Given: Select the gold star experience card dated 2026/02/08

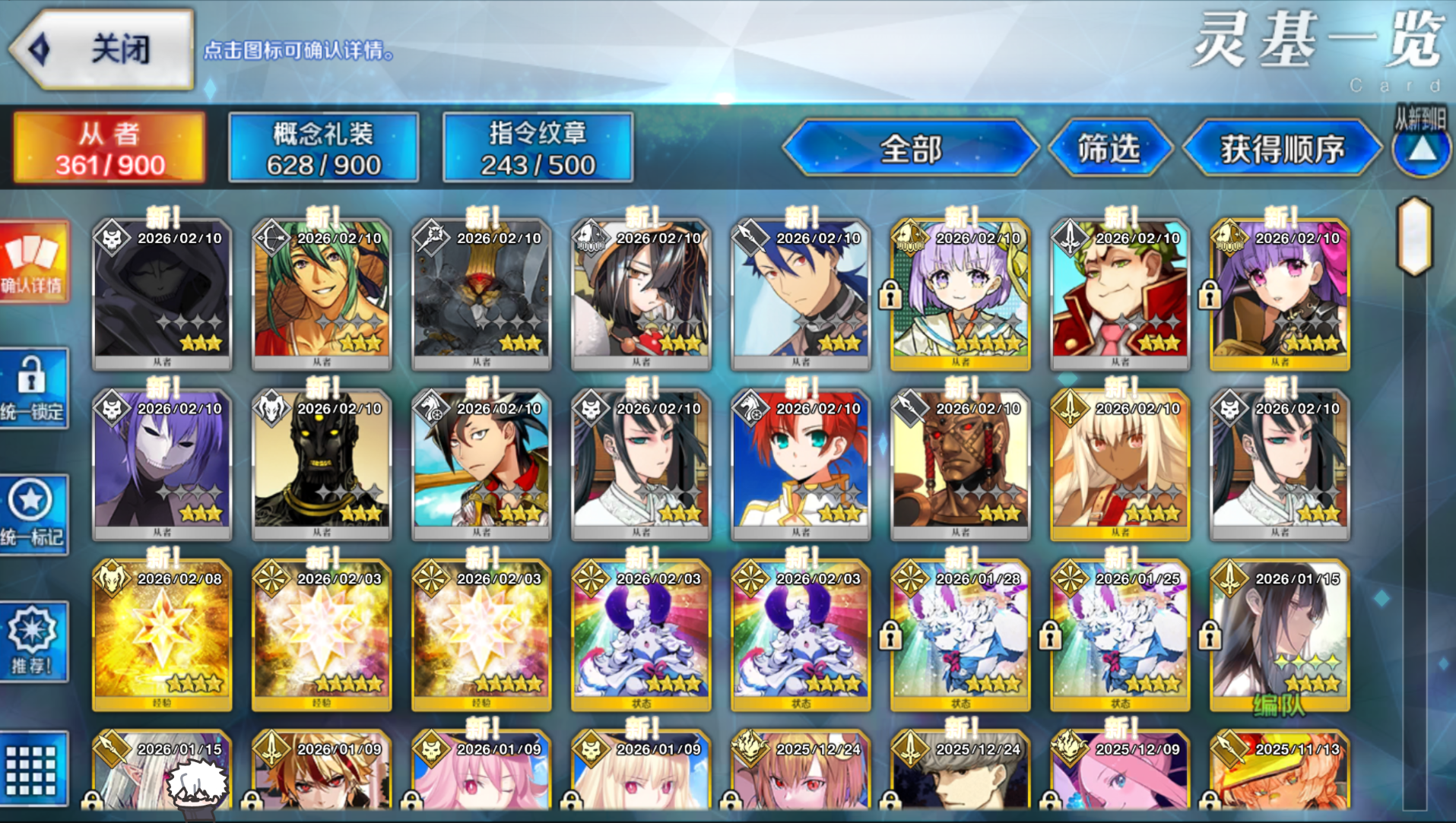Looking at the screenshot, I should [x=162, y=634].
